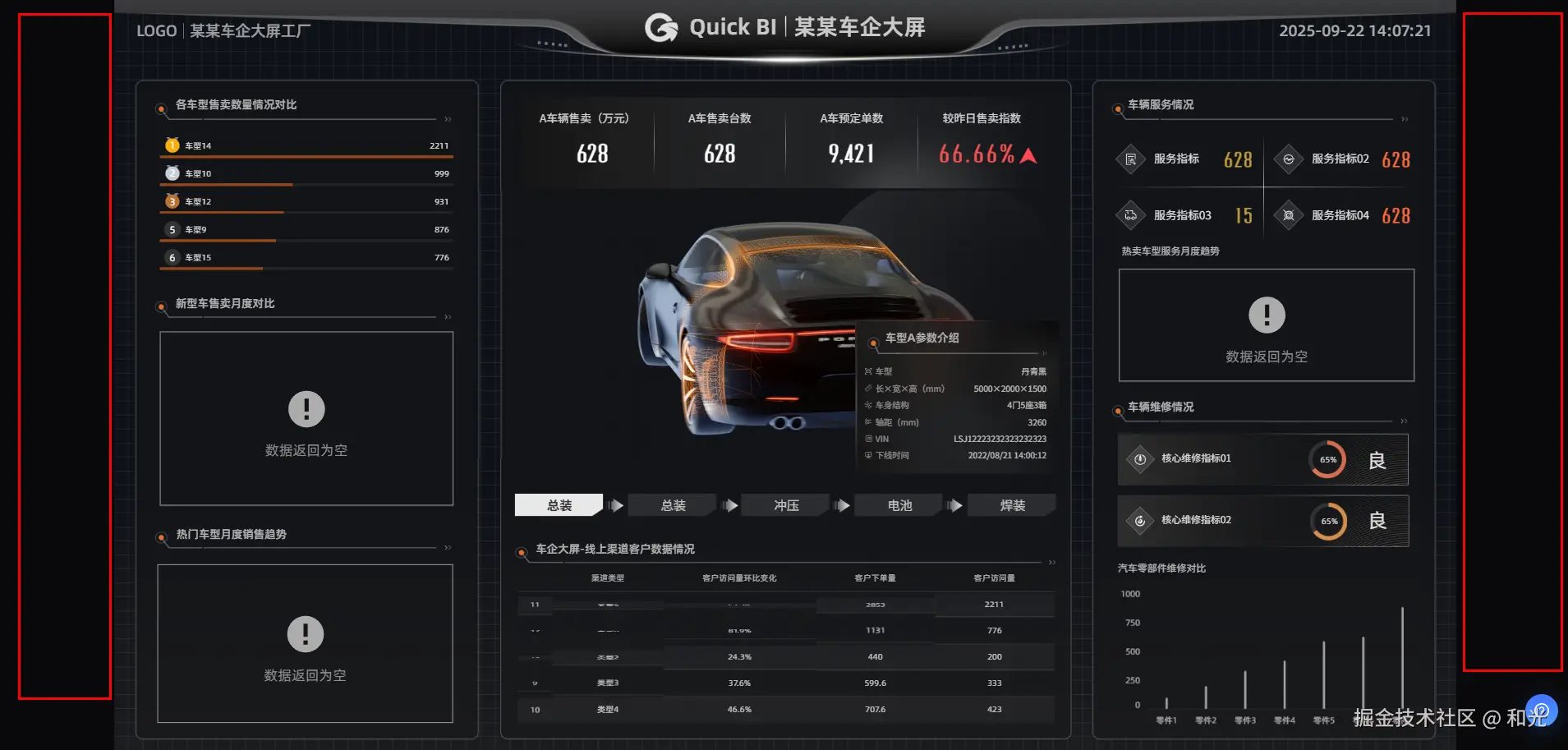Click the 渠道类型 column header
Screen dimensions: 1568x750
click(x=608, y=578)
